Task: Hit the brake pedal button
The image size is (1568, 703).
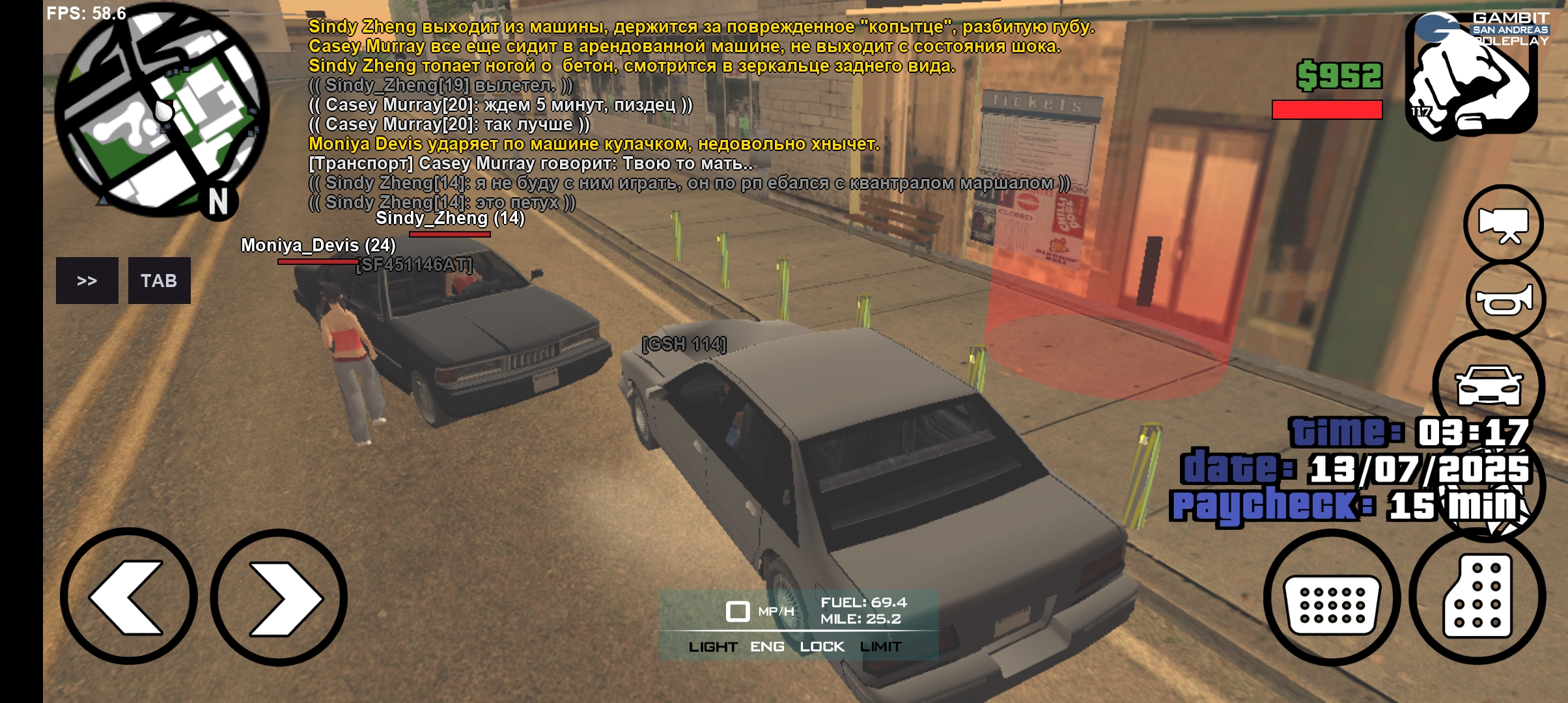Action: 1332,599
